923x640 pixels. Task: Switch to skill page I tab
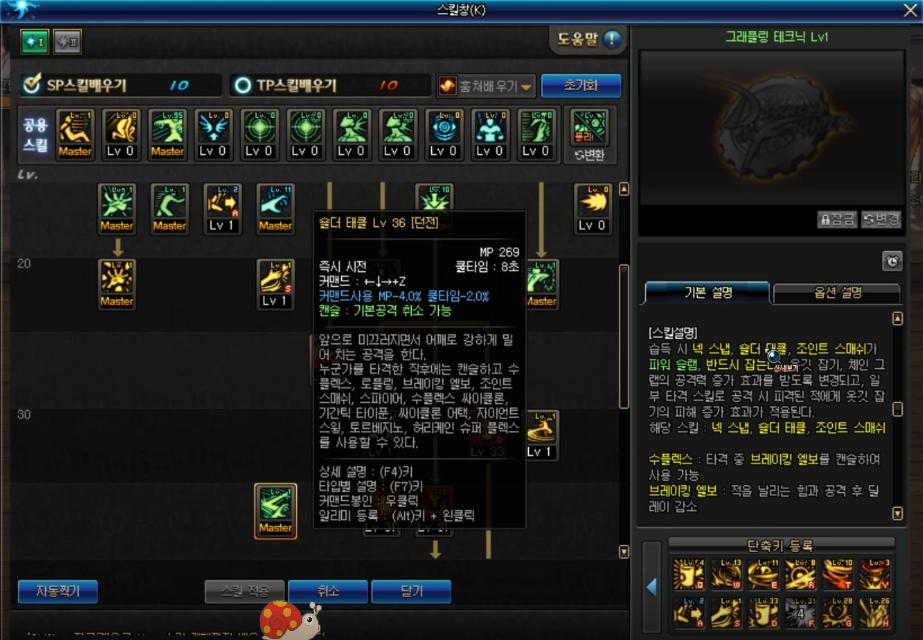point(35,41)
